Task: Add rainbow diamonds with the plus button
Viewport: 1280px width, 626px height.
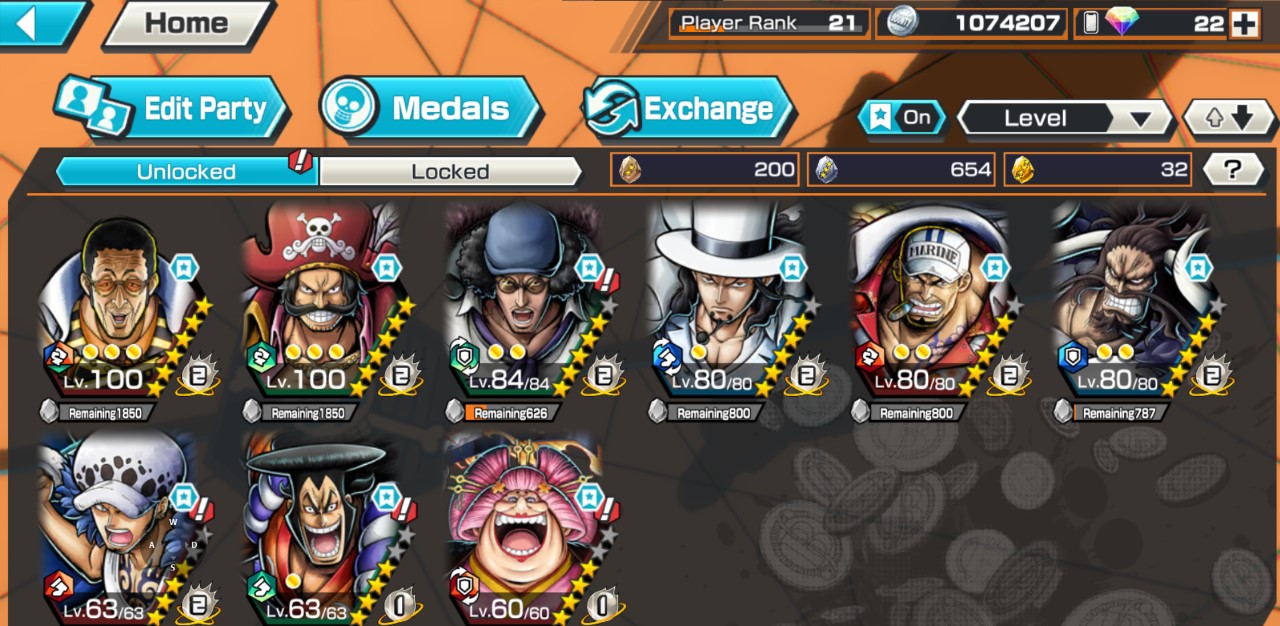Action: click(x=1243, y=24)
